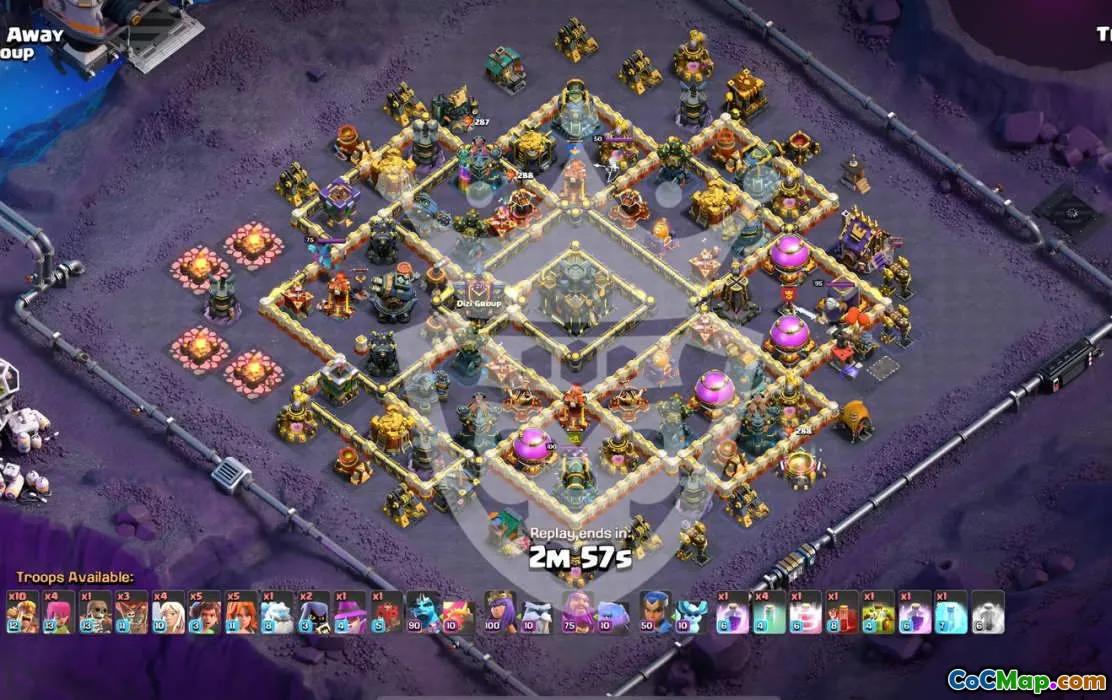Select the skeleton Wall Breaker slot
Screen dimensions: 1112x700
point(94,612)
